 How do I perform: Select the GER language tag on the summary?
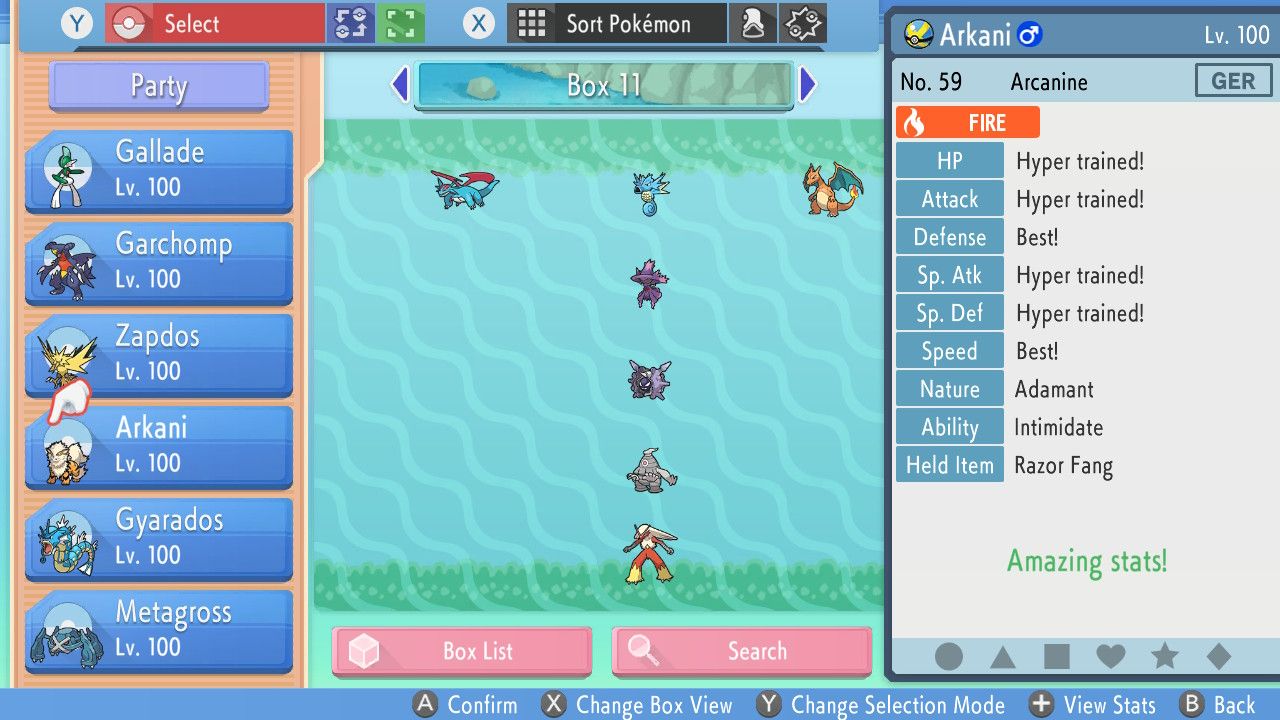(x=1233, y=80)
